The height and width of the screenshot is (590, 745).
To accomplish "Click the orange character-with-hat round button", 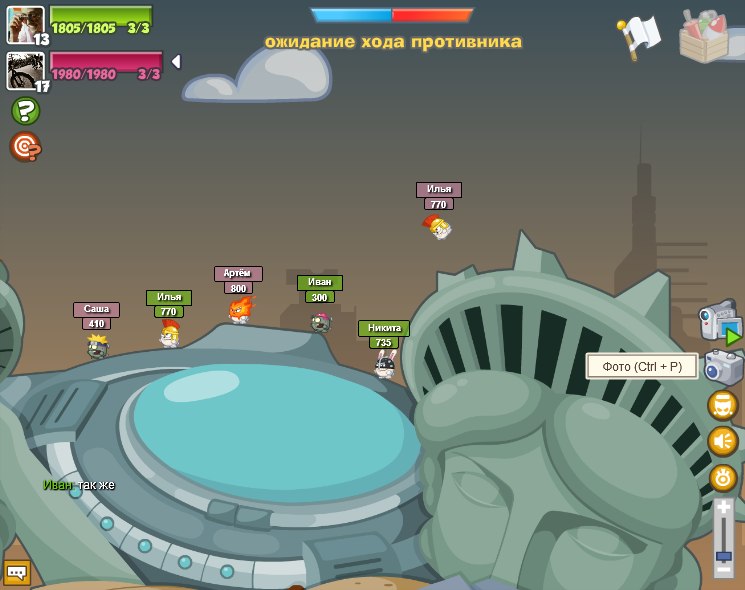I will click(x=722, y=405).
